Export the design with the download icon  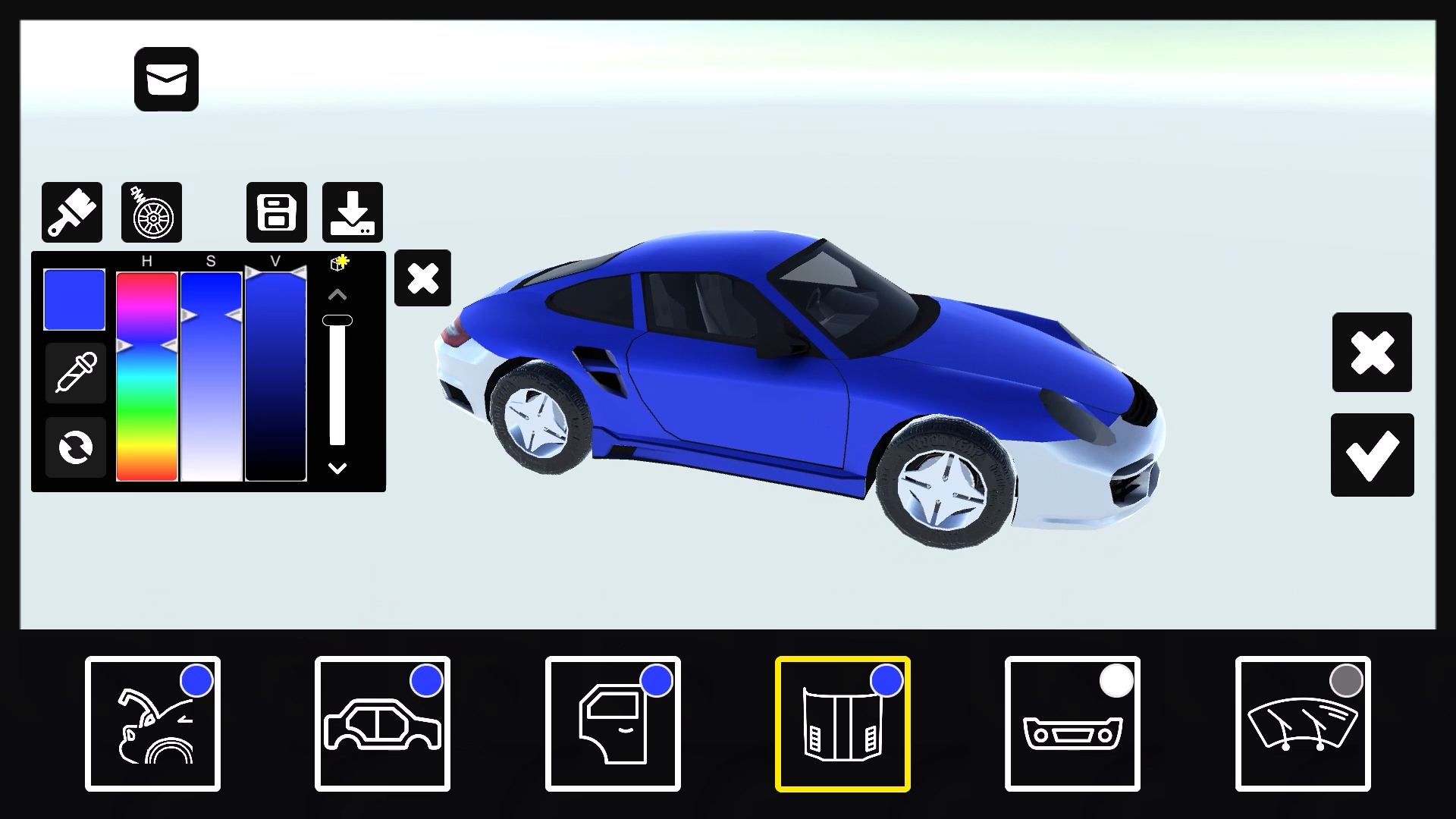pos(353,212)
